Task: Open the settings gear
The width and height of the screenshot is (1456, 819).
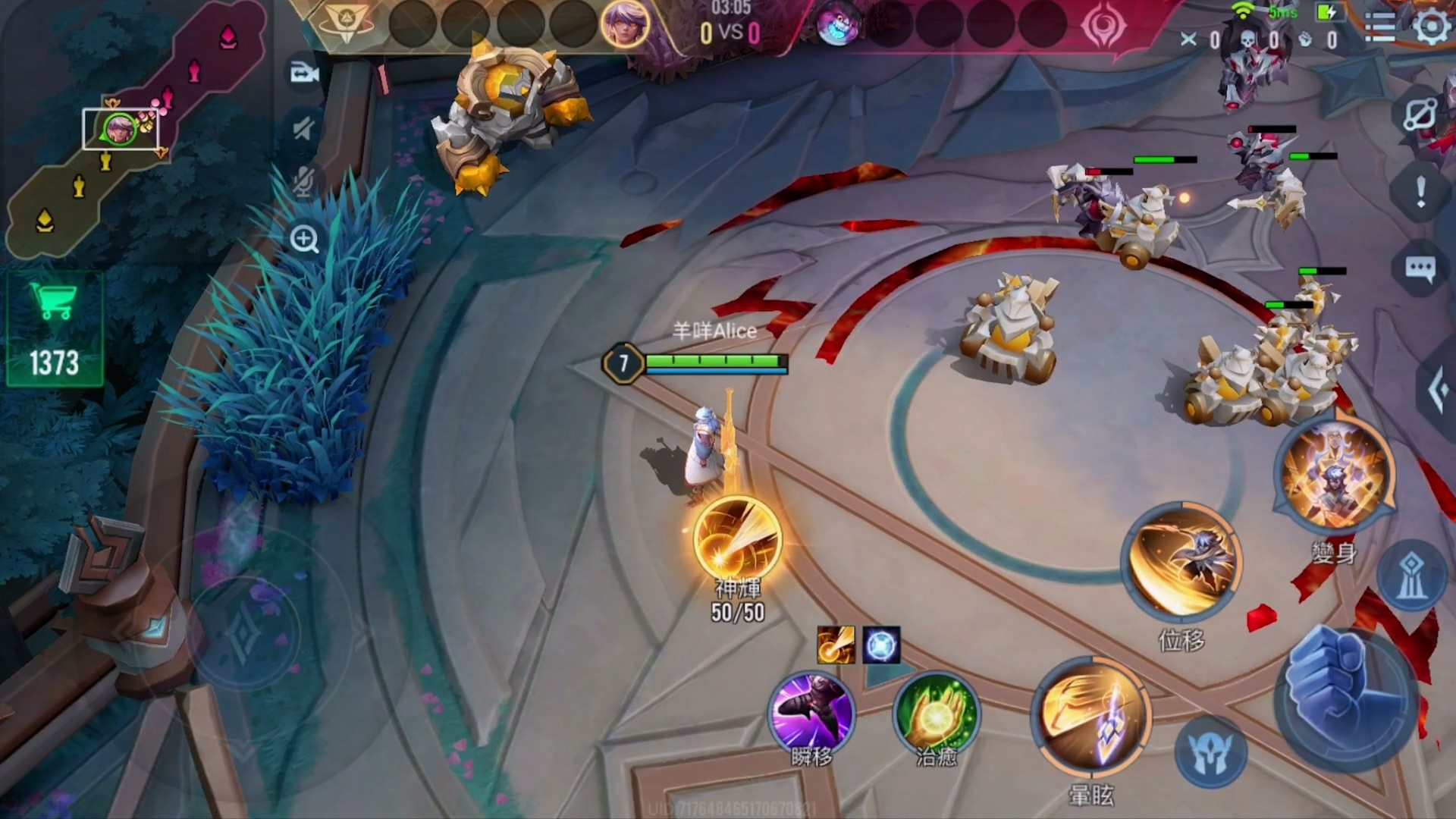Action: coord(1431,28)
